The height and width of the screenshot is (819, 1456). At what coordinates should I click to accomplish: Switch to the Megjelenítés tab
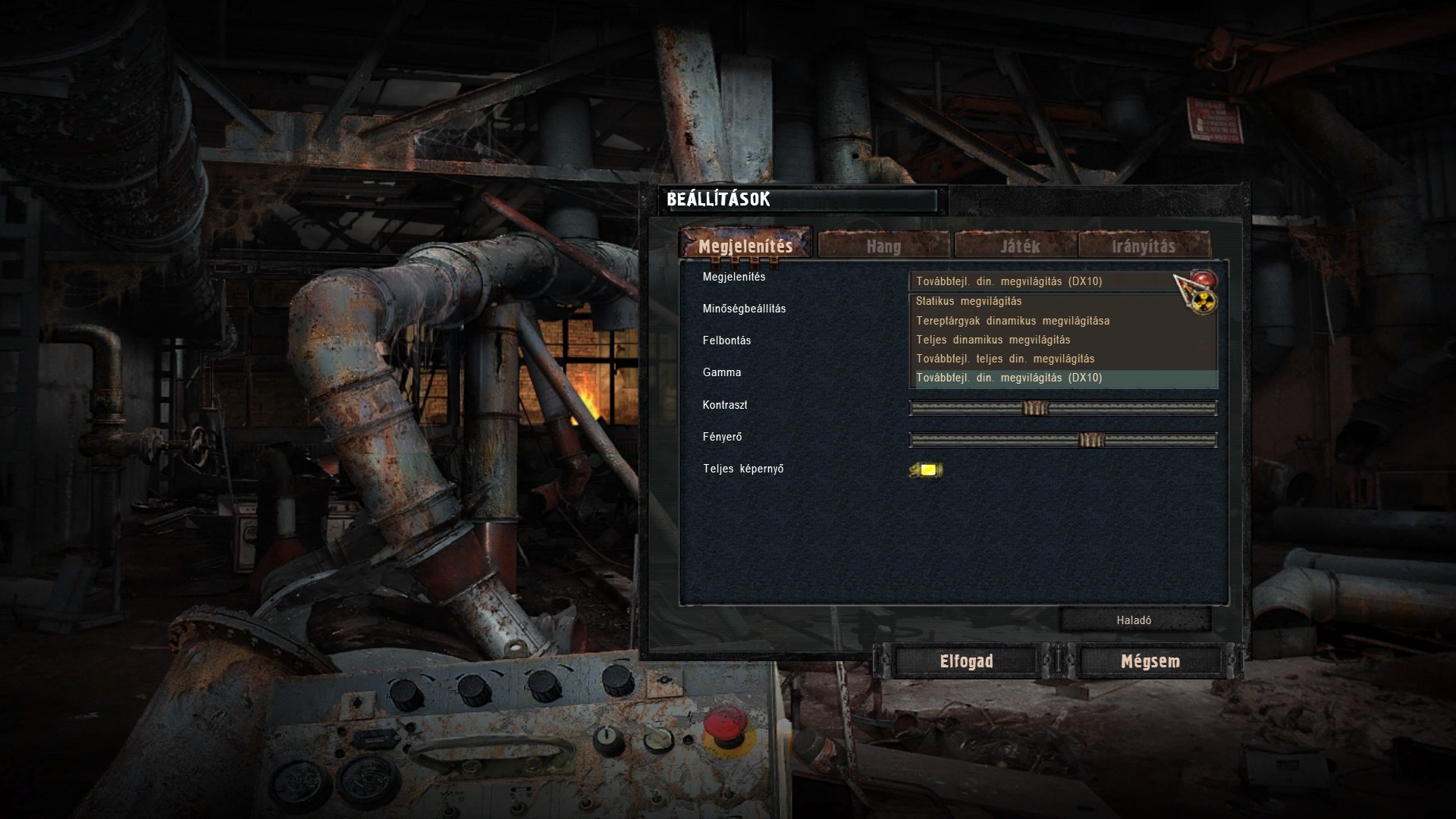click(745, 246)
